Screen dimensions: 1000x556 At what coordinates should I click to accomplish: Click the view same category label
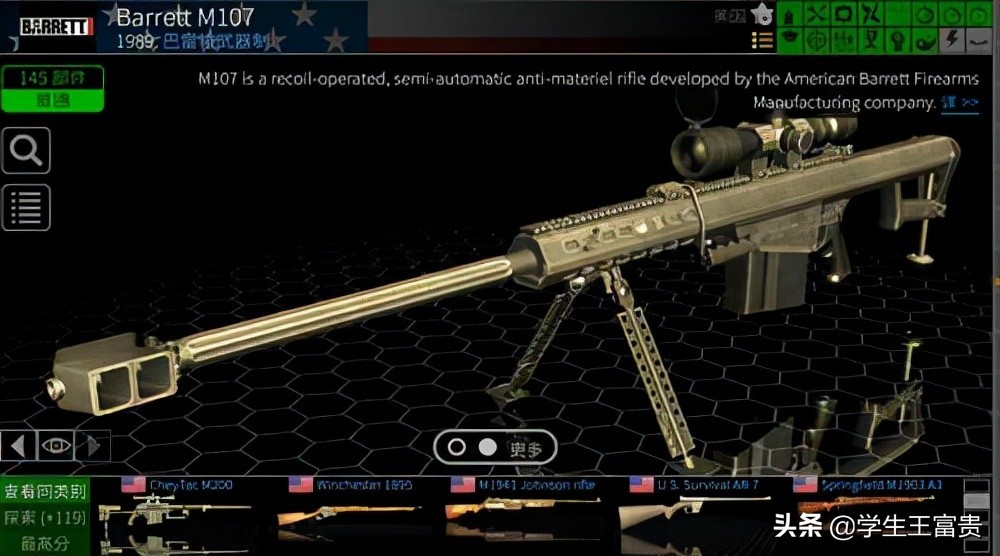click(x=46, y=492)
